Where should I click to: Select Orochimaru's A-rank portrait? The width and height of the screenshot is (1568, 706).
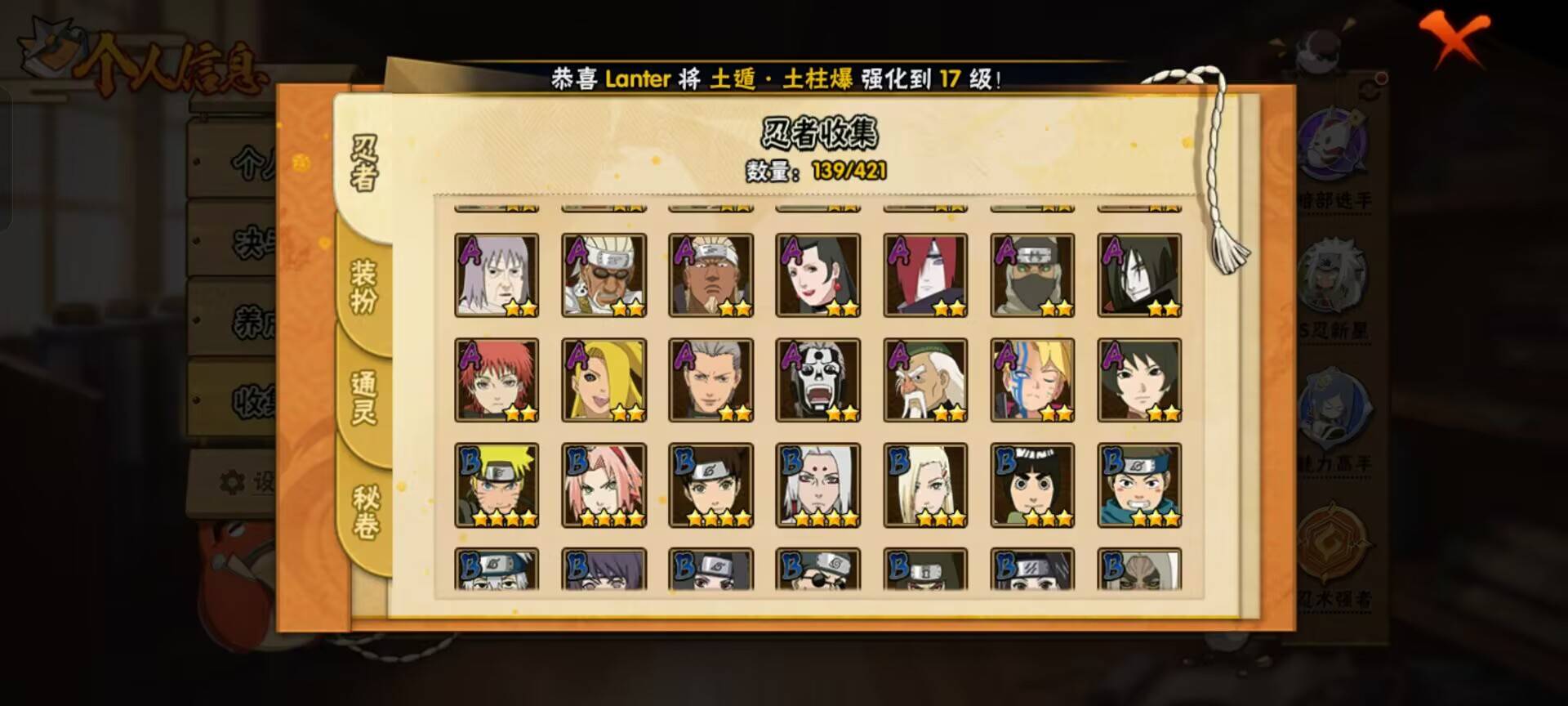(x=1139, y=275)
